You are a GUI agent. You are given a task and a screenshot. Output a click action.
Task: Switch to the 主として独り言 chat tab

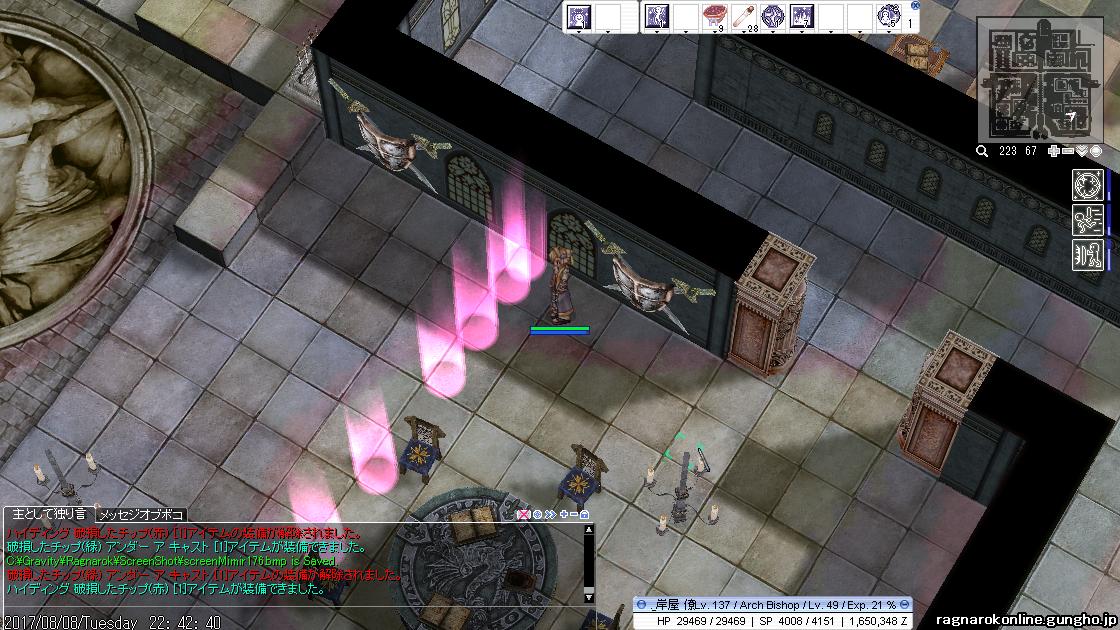point(48,513)
